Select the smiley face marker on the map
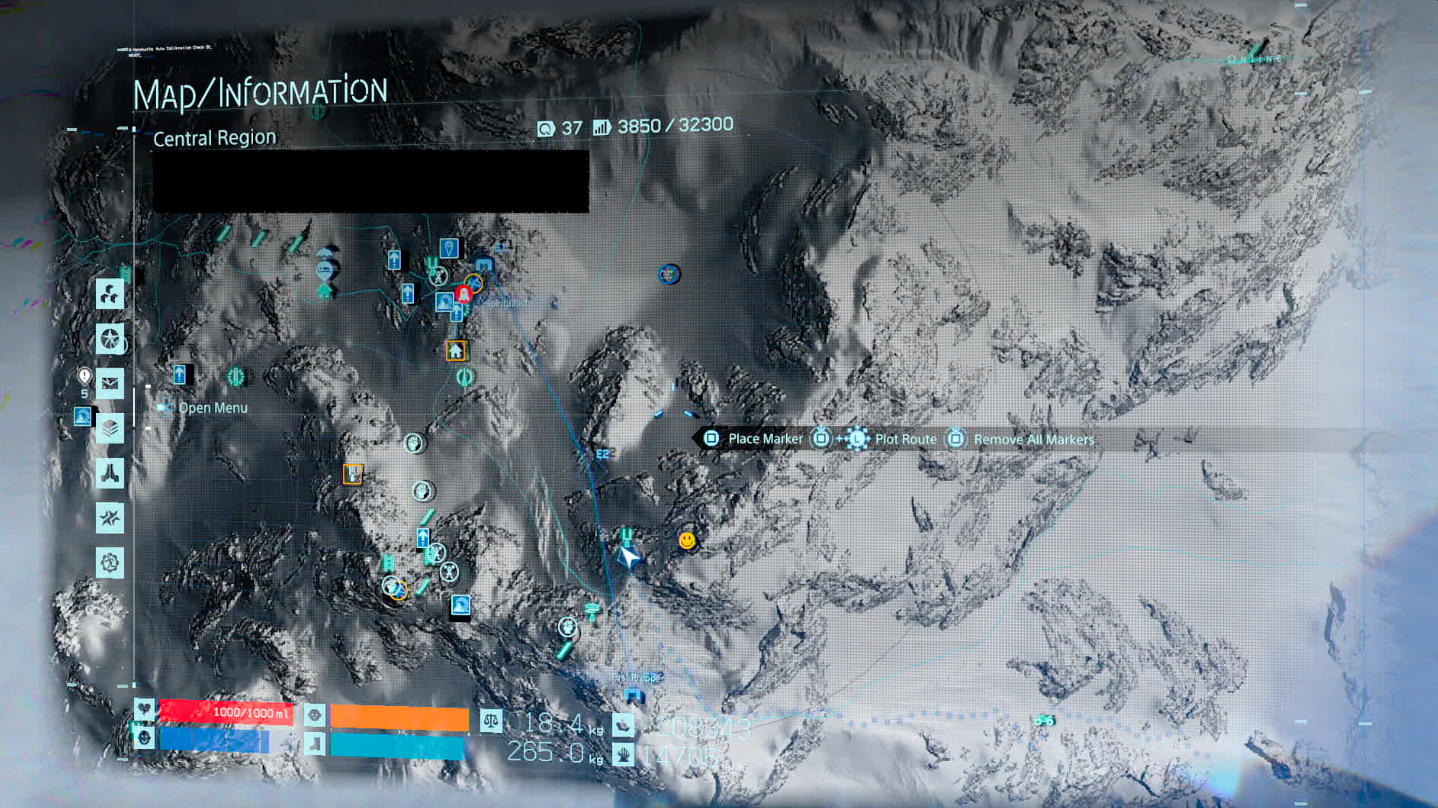Image resolution: width=1438 pixels, height=808 pixels. tap(687, 540)
